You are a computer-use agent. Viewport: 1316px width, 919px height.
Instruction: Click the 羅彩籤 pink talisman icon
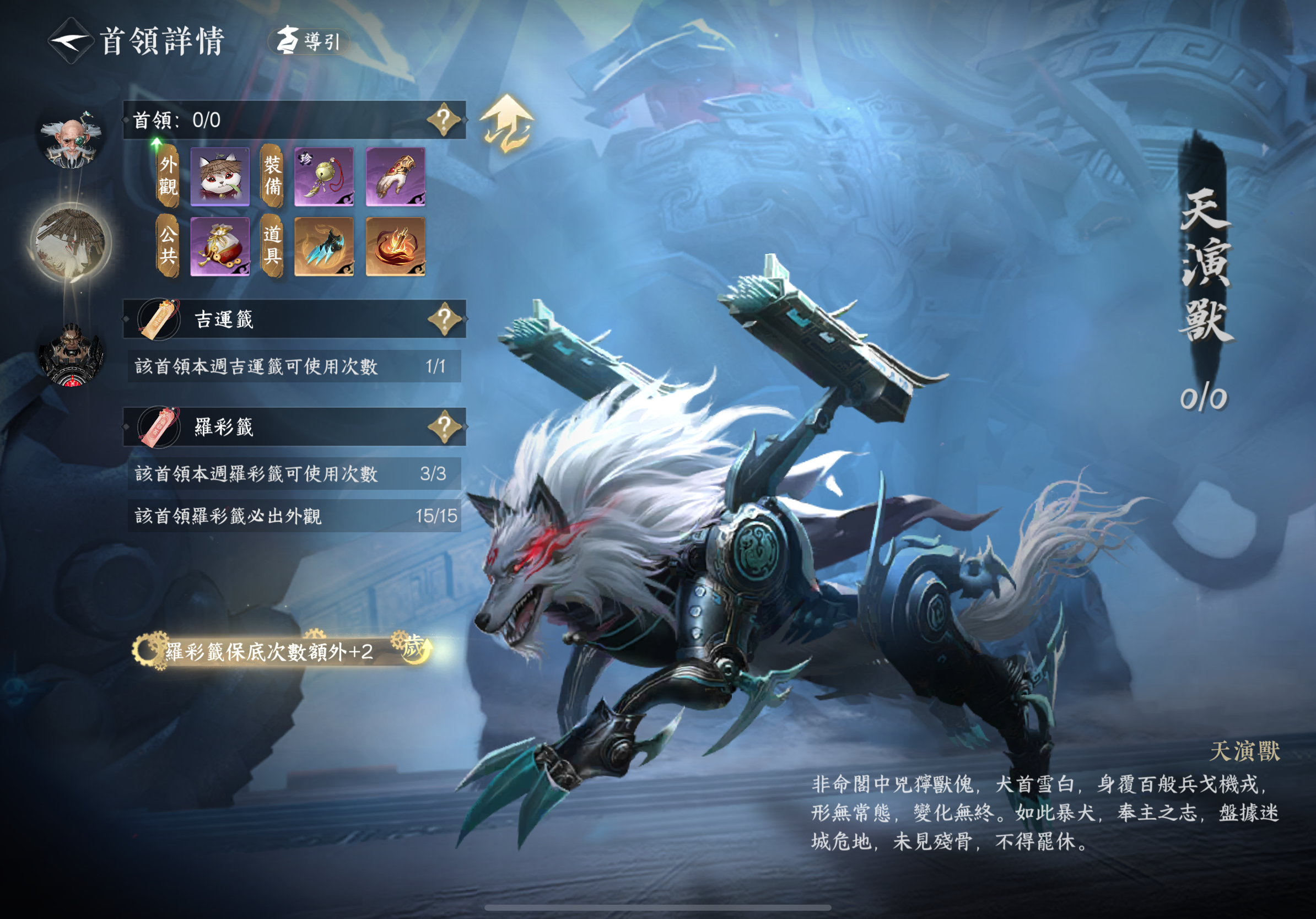[x=159, y=428]
